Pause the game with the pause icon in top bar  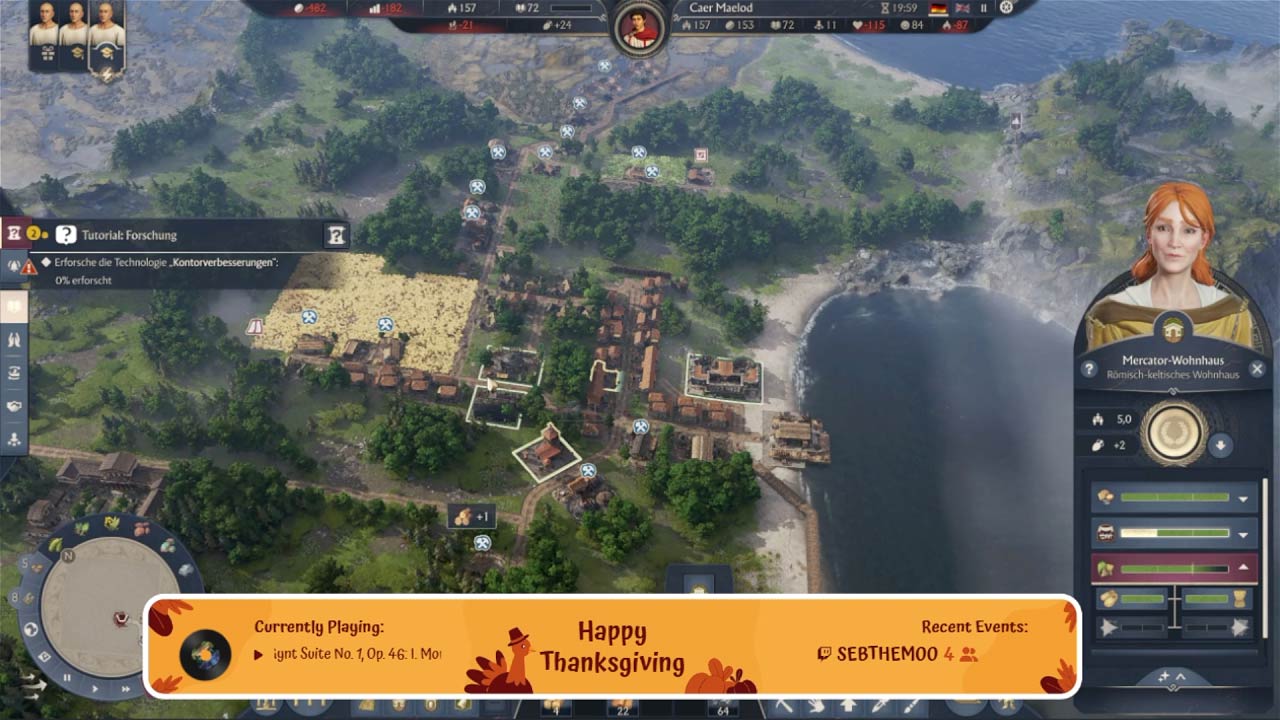point(984,8)
